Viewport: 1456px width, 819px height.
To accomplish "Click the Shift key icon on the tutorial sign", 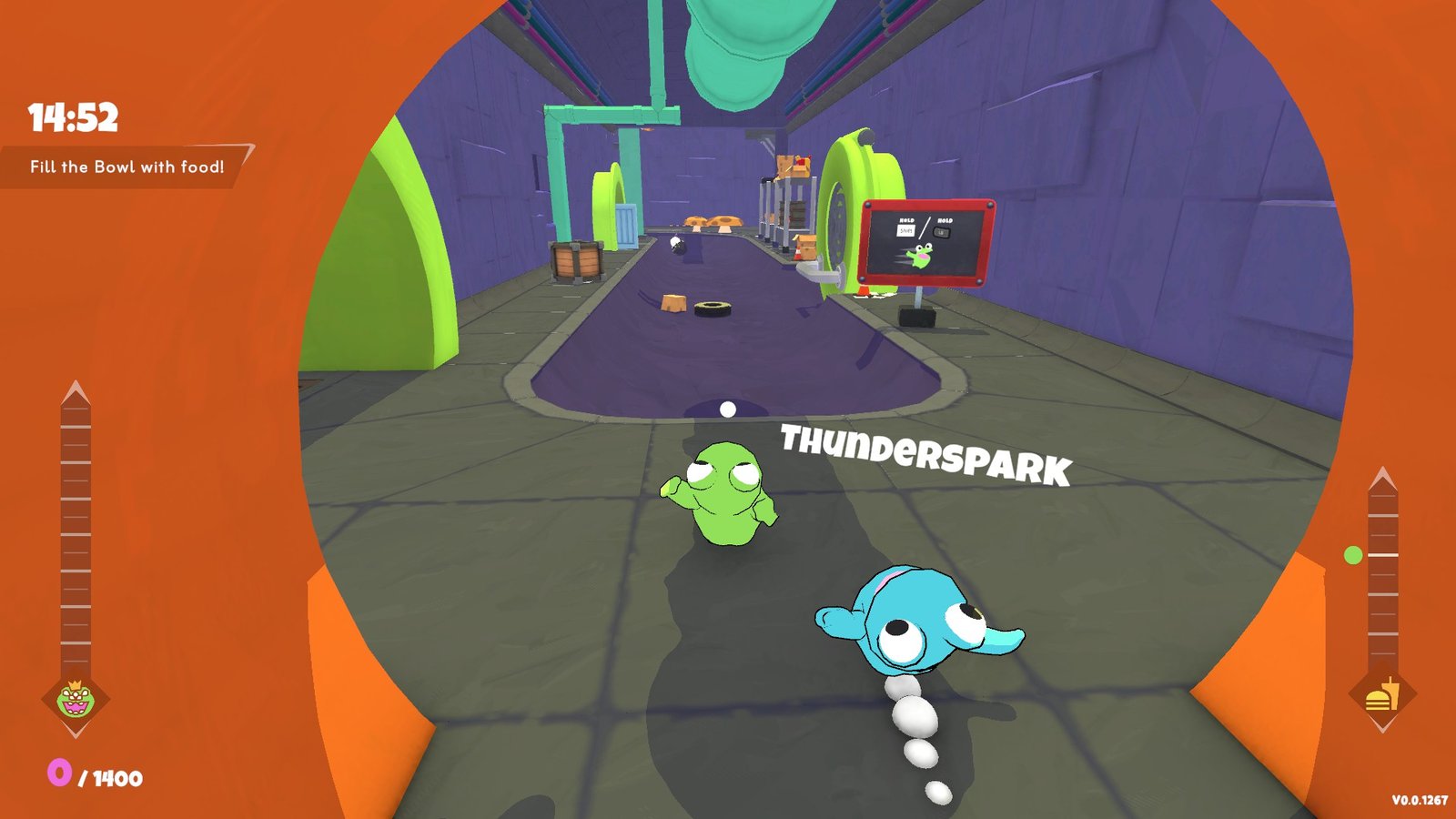I will pyautogui.click(x=905, y=230).
